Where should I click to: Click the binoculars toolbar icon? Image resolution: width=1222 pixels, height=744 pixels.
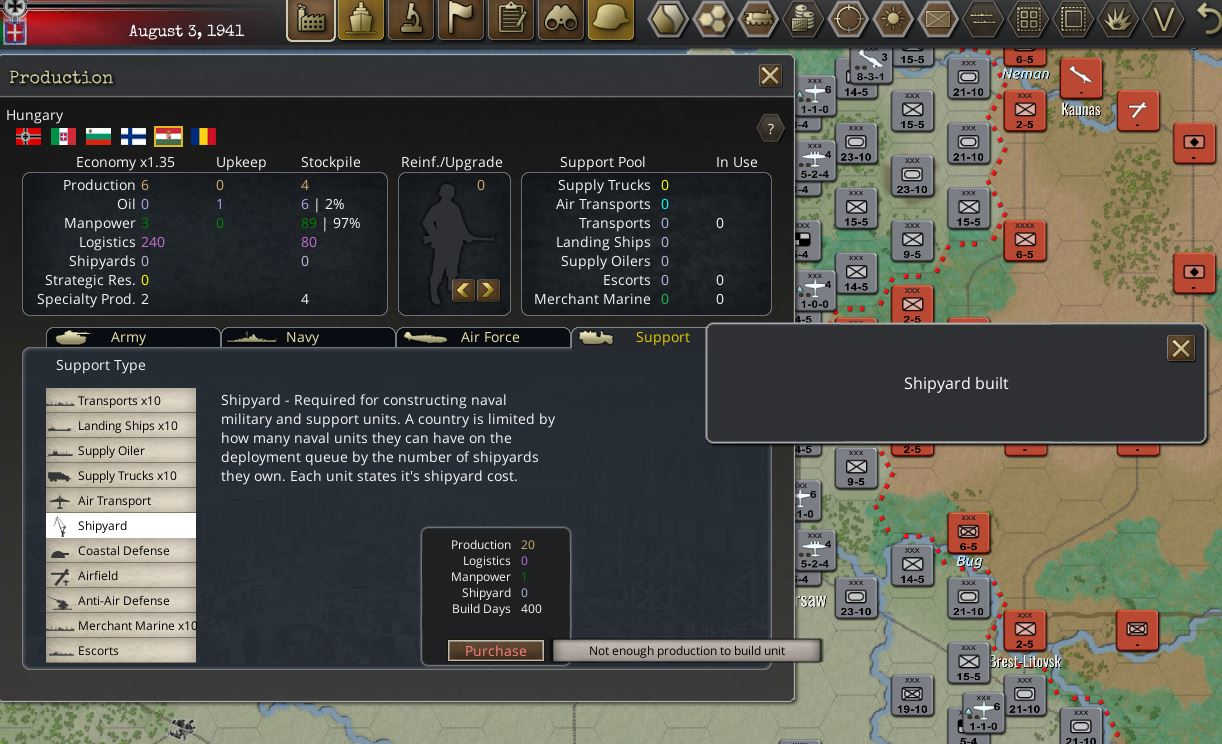pos(560,20)
